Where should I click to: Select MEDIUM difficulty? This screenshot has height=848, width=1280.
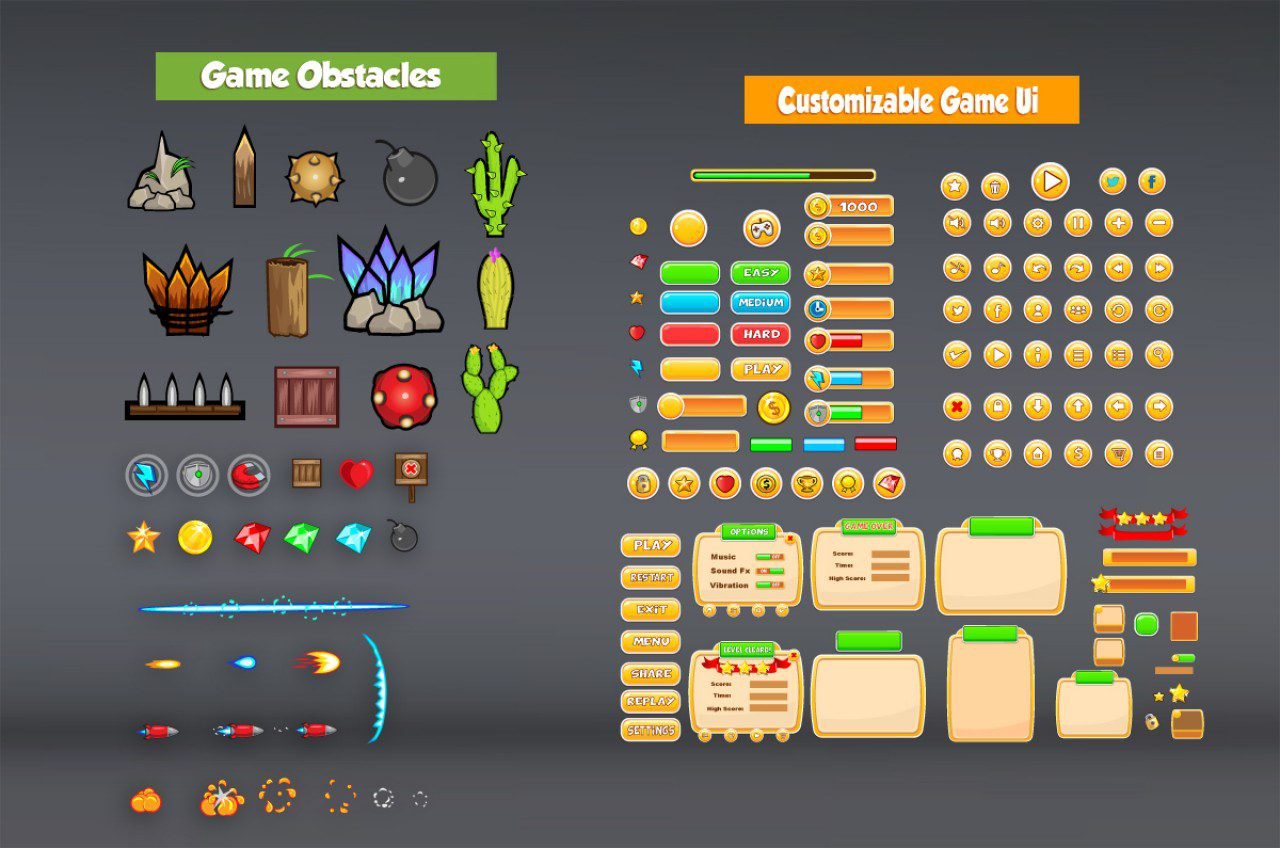[x=760, y=303]
